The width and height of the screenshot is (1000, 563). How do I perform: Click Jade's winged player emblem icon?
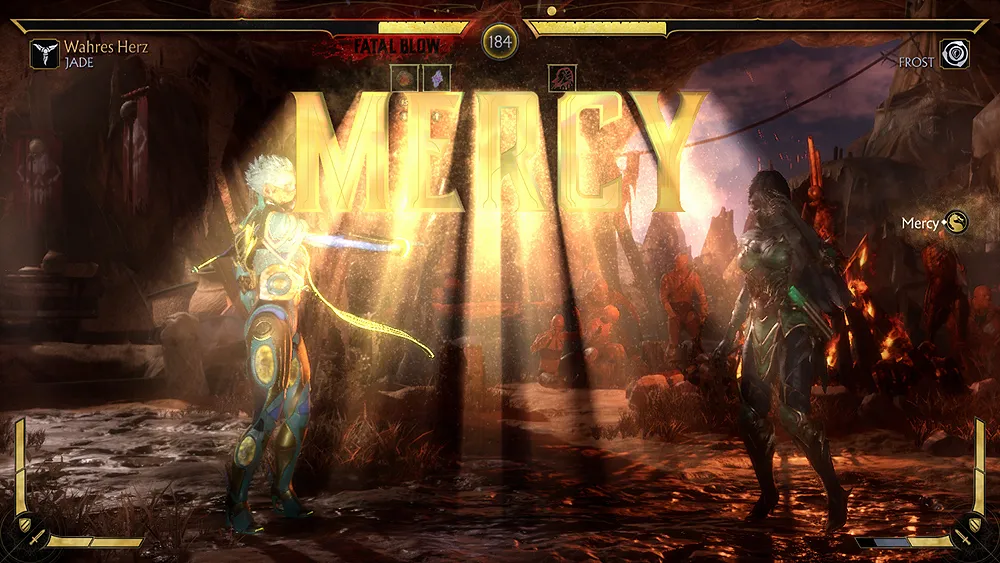(45, 53)
